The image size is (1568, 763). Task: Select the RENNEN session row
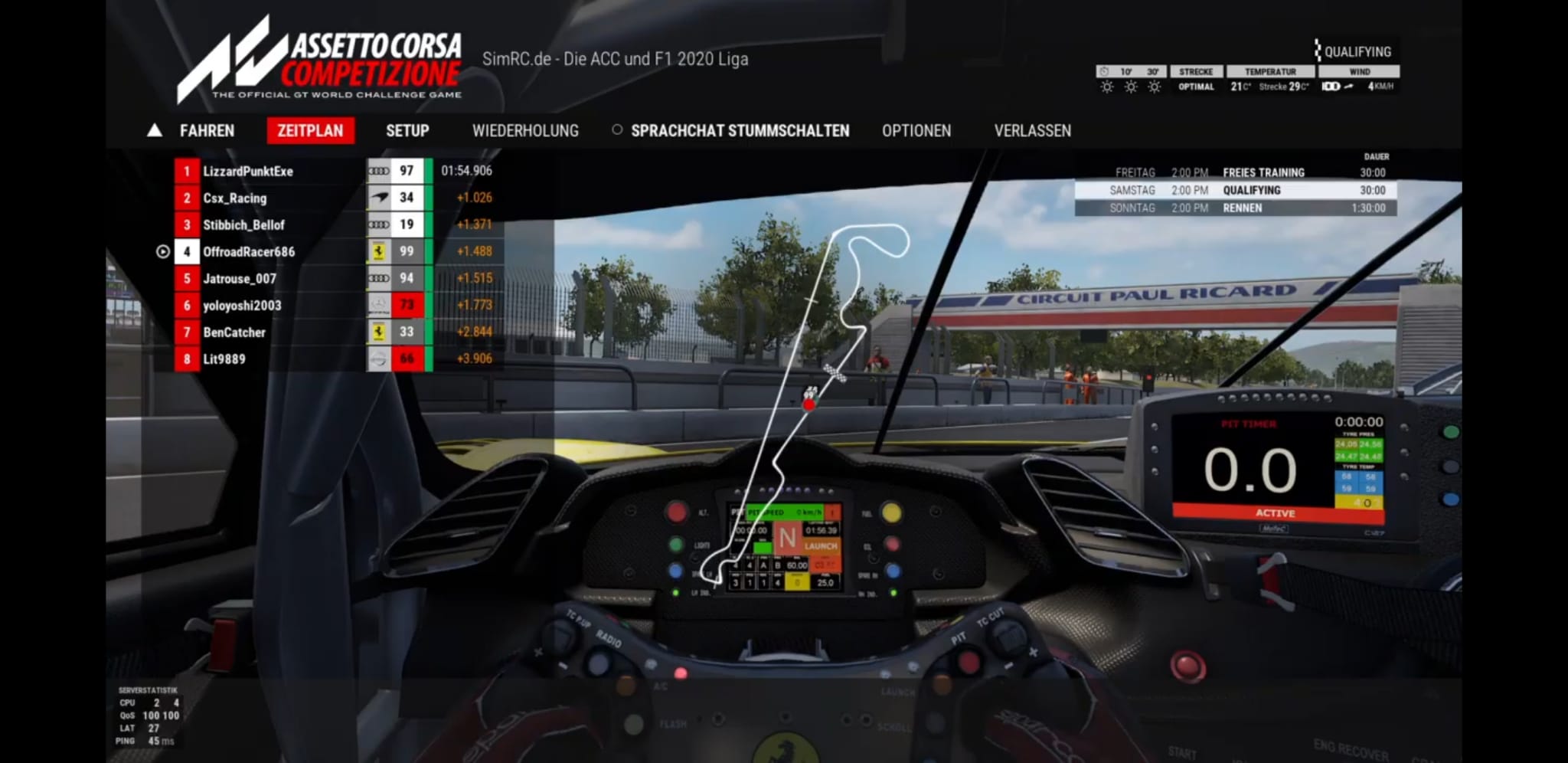[x=1235, y=208]
